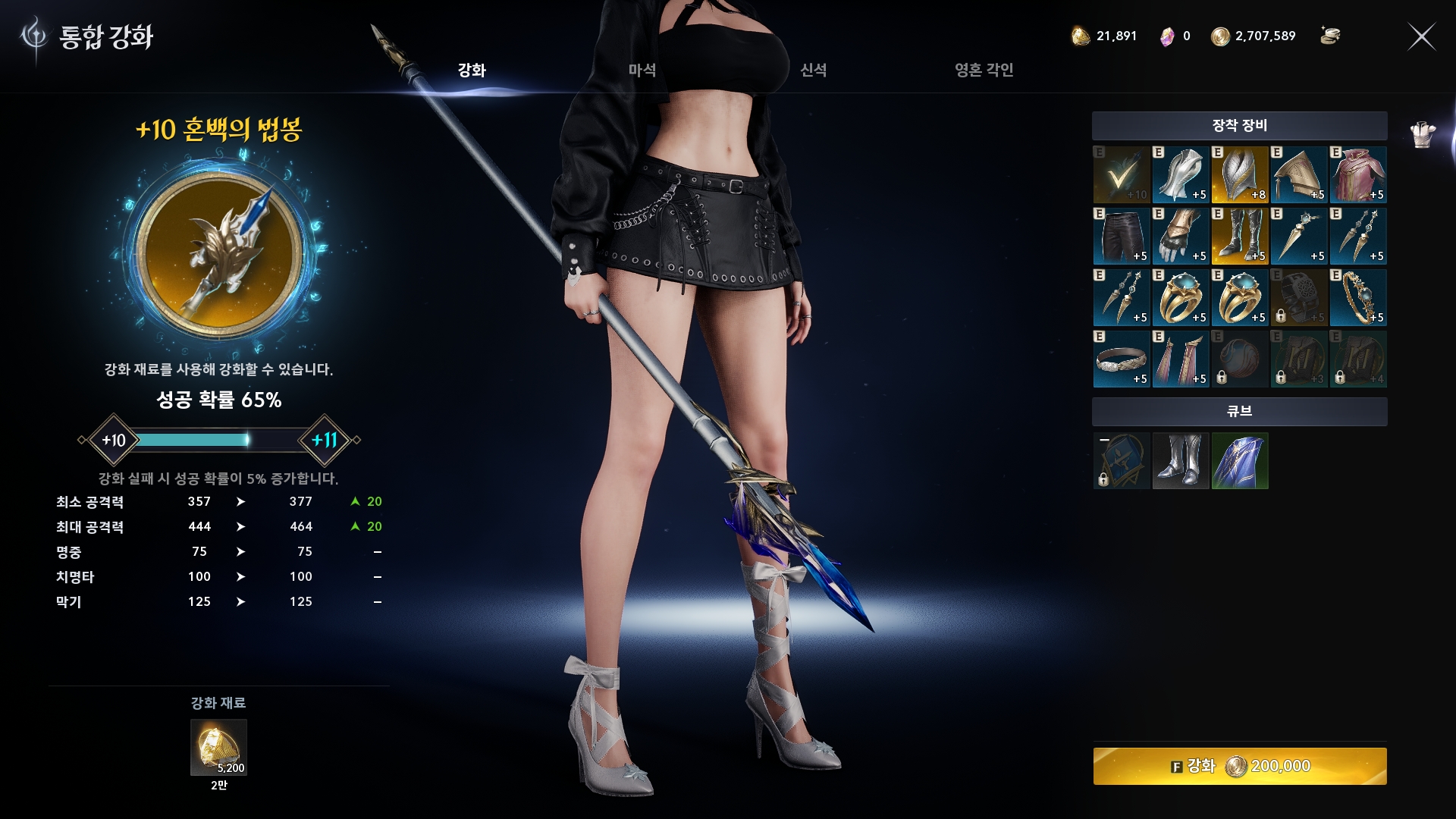
Task: Open the coin stack currency icon
Action: (x=1329, y=36)
